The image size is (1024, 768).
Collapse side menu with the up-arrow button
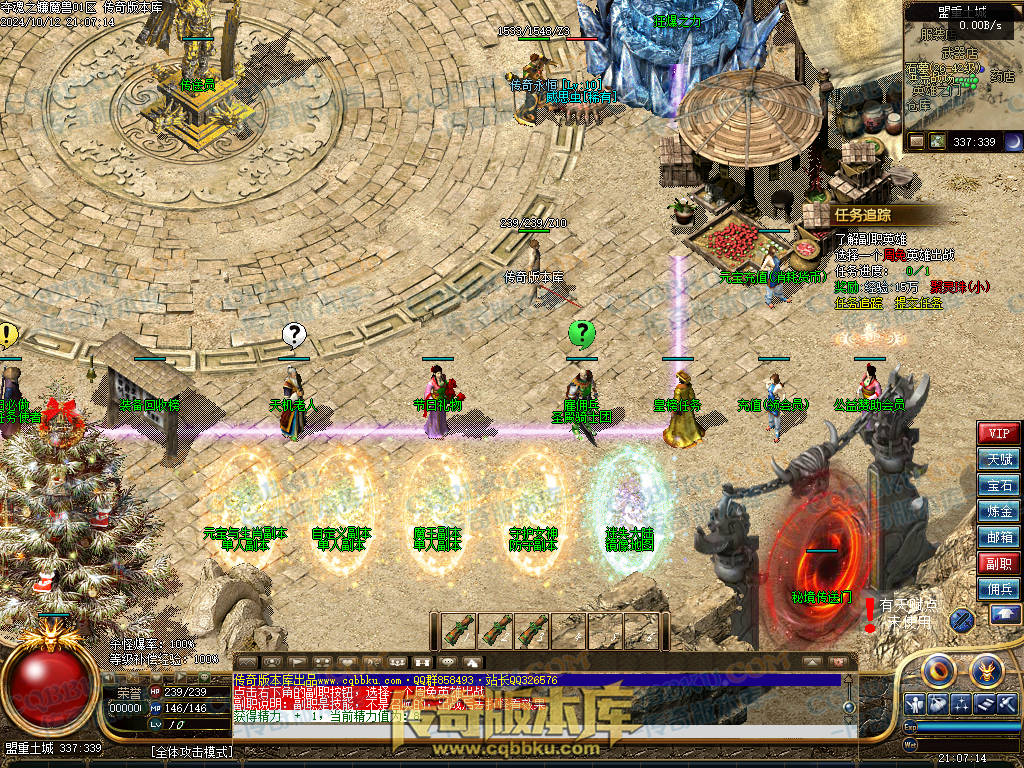(1005, 615)
